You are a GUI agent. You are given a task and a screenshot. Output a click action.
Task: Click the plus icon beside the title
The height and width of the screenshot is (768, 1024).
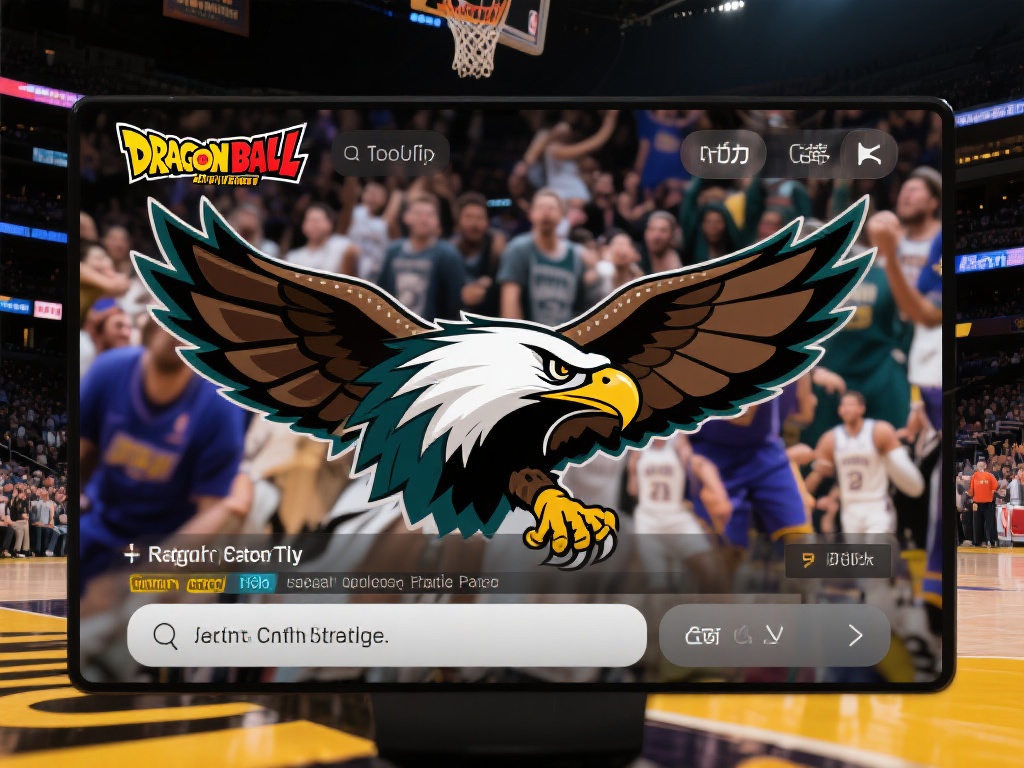tap(131, 554)
